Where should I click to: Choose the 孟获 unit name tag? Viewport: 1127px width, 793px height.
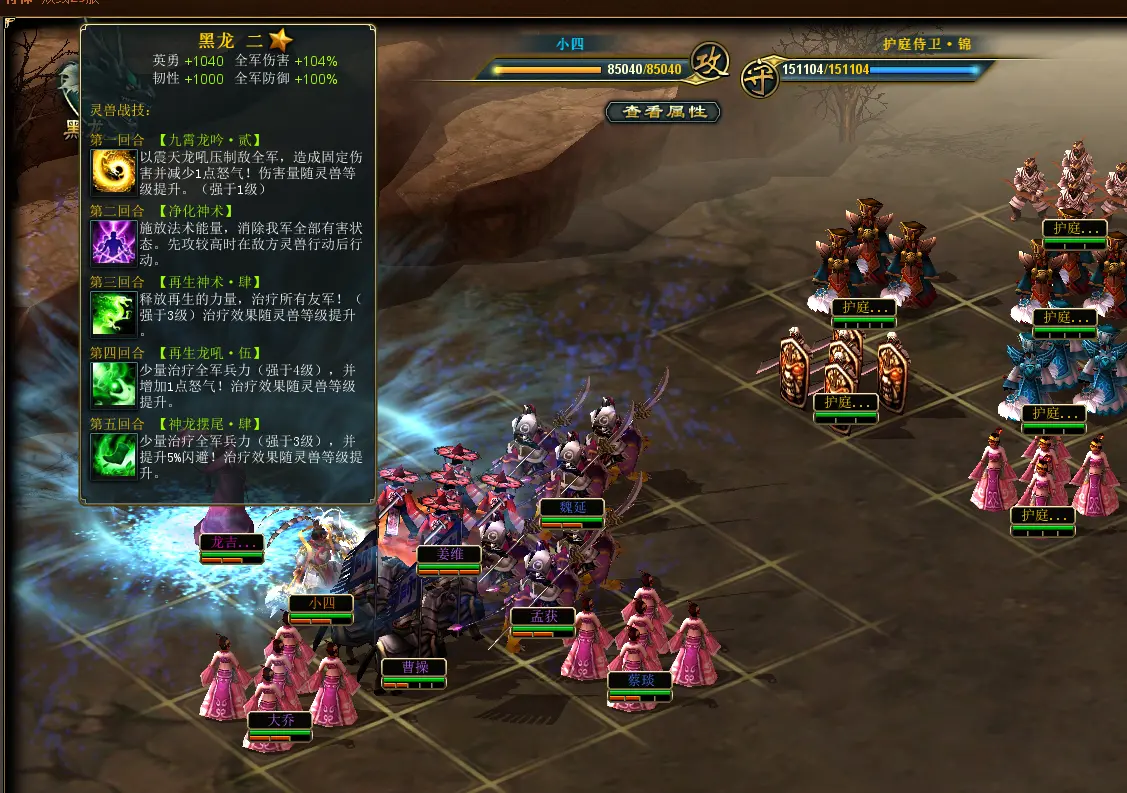(x=542, y=616)
